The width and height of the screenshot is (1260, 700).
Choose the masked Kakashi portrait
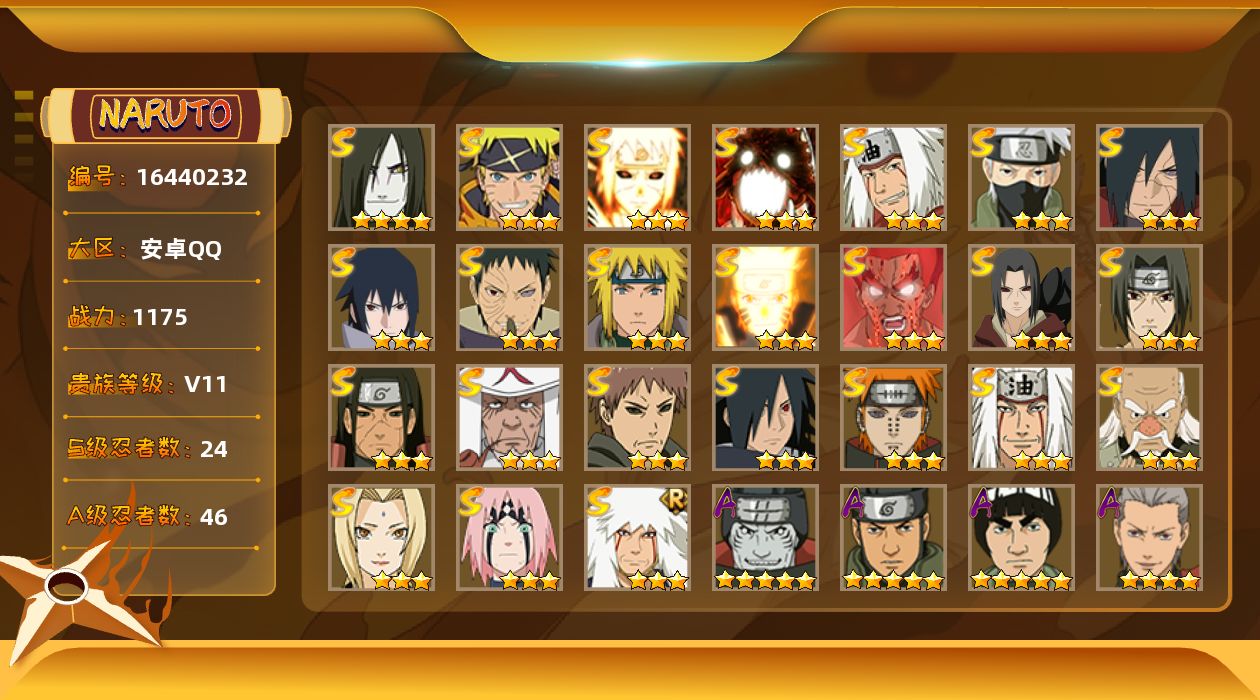pos(1021,177)
